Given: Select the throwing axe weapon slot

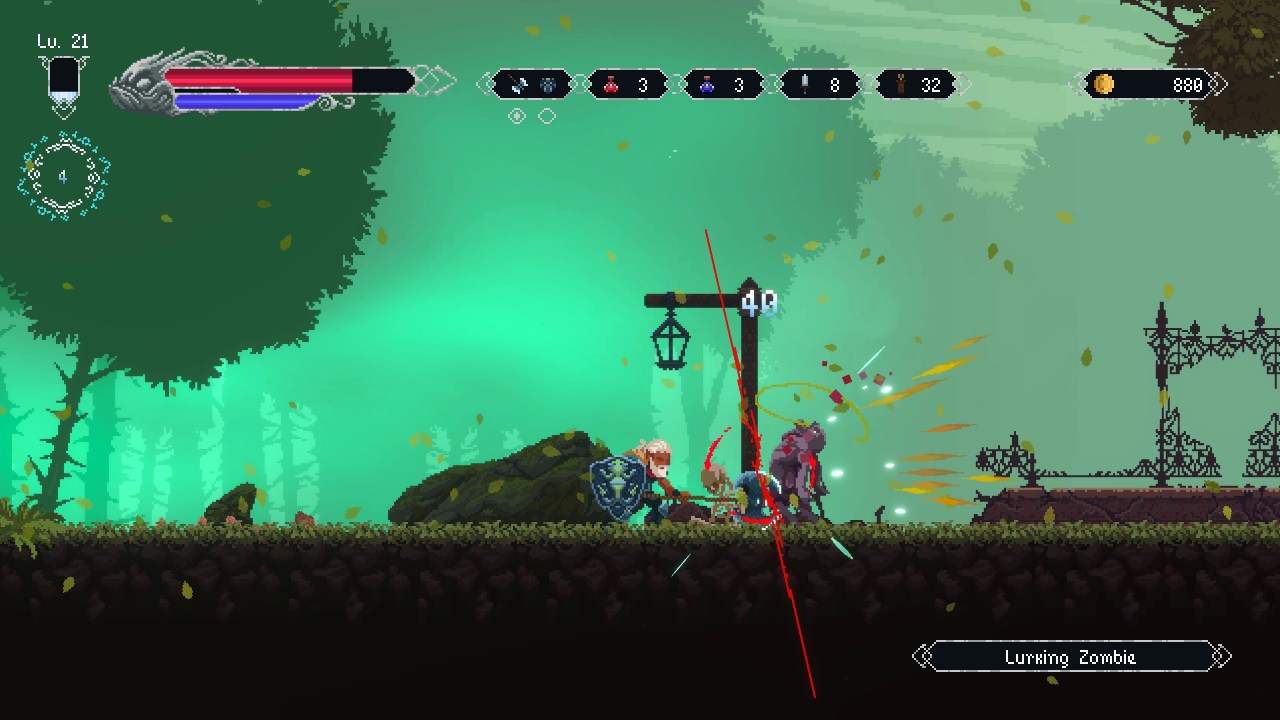Looking at the screenshot, I should [517, 84].
